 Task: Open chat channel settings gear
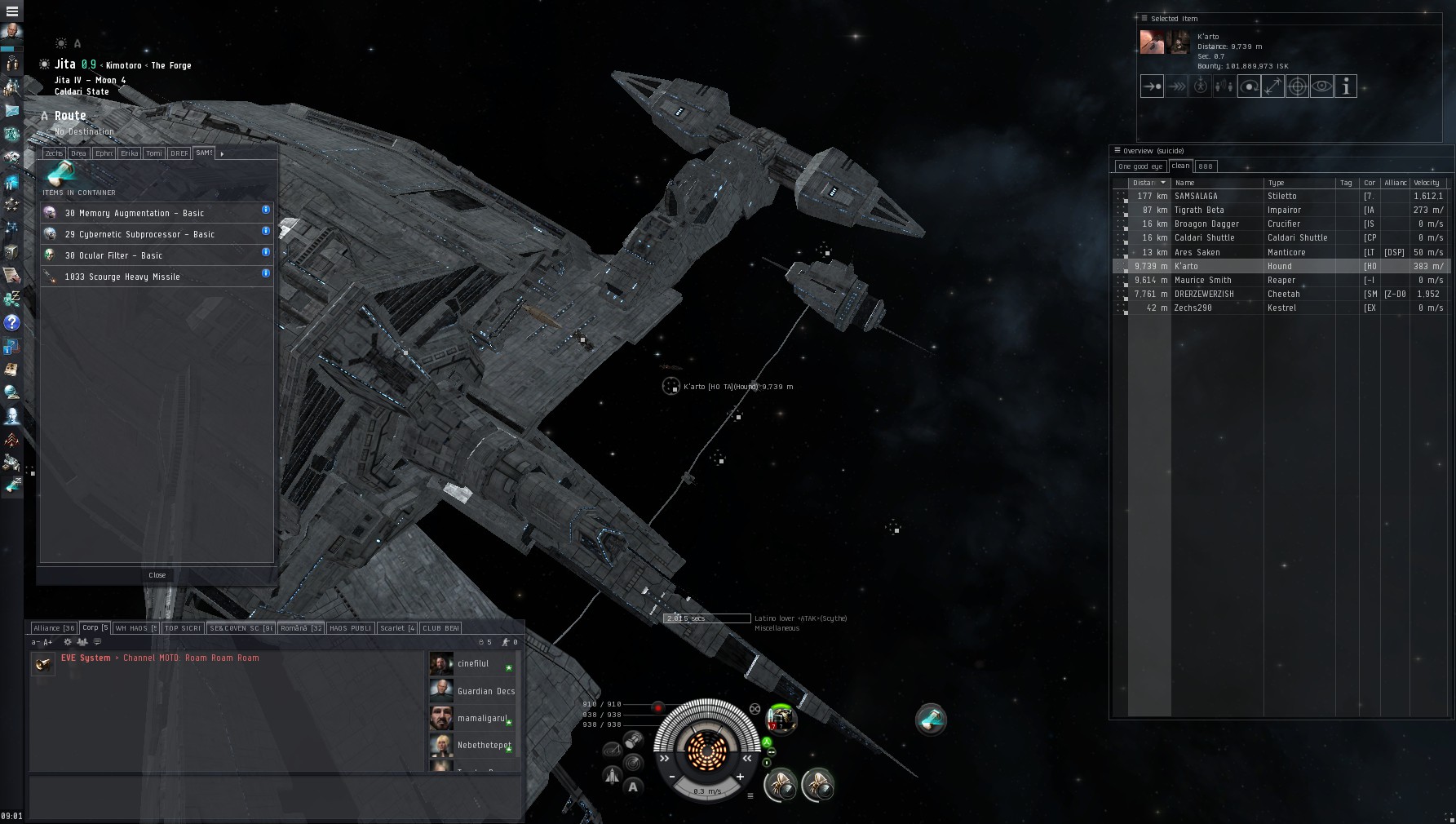(68, 642)
